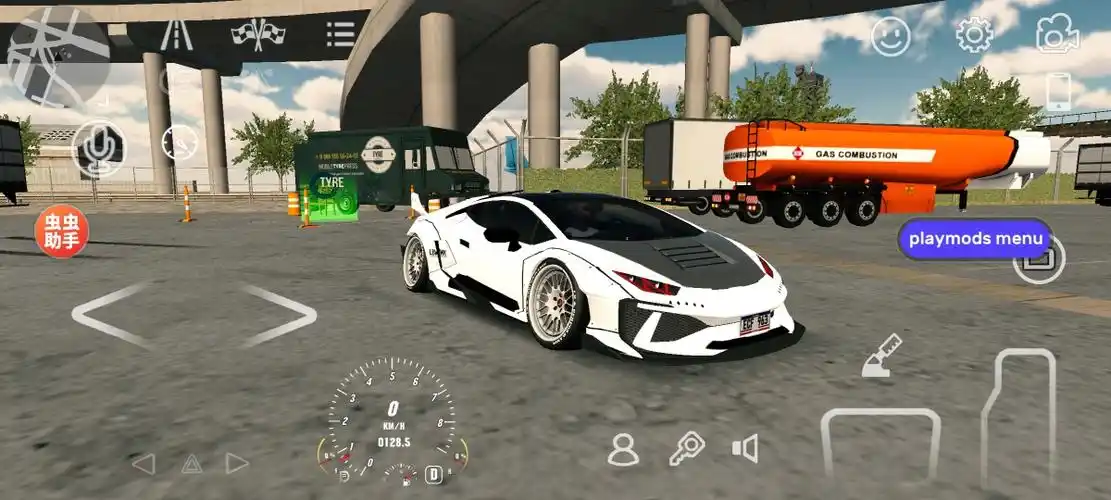Activate the left turn signal

(x=144, y=464)
